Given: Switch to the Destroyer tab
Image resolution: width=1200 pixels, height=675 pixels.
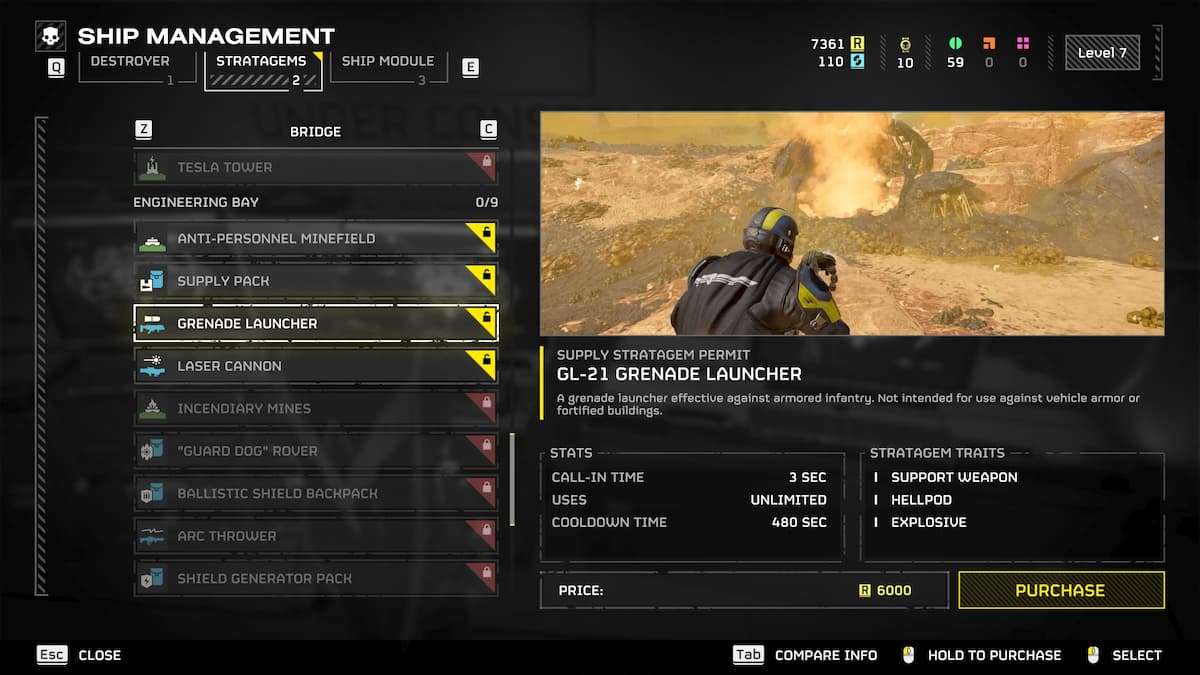Looking at the screenshot, I should (129, 67).
